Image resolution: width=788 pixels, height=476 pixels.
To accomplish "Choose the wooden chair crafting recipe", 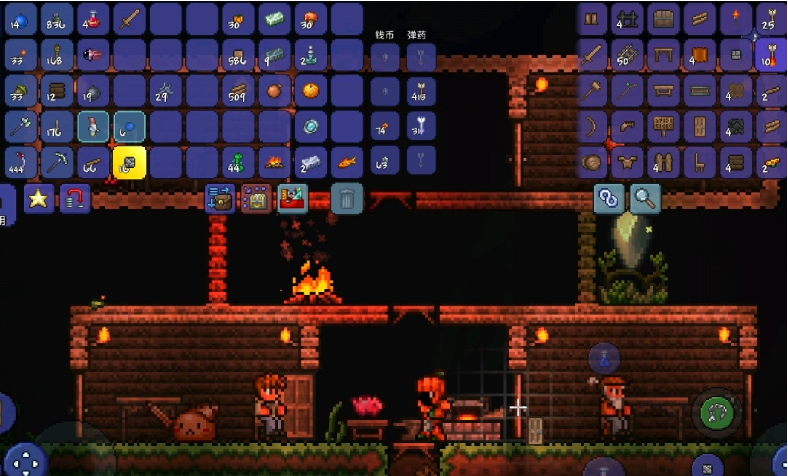I will tap(698, 160).
